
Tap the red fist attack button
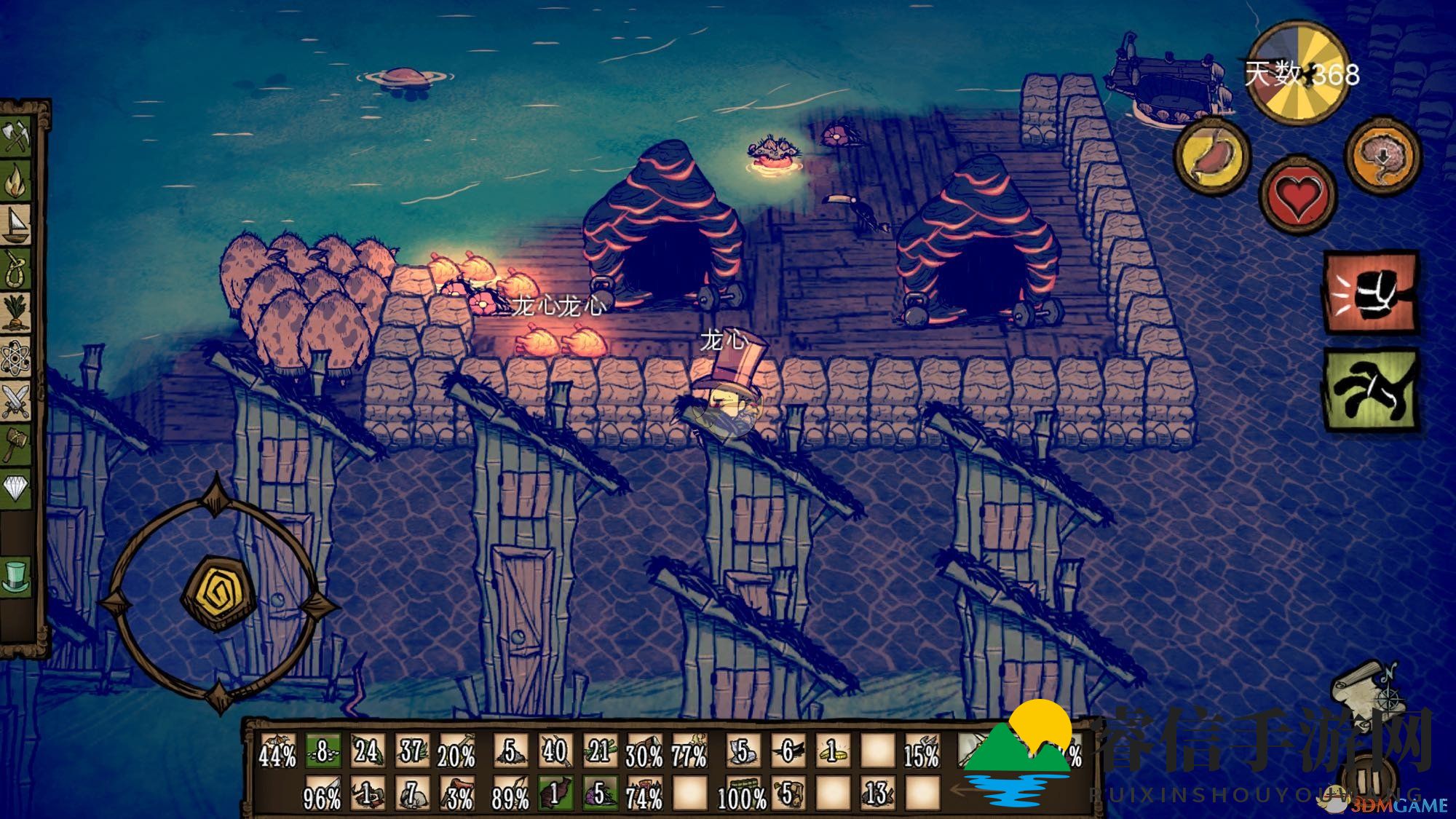(1370, 293)
